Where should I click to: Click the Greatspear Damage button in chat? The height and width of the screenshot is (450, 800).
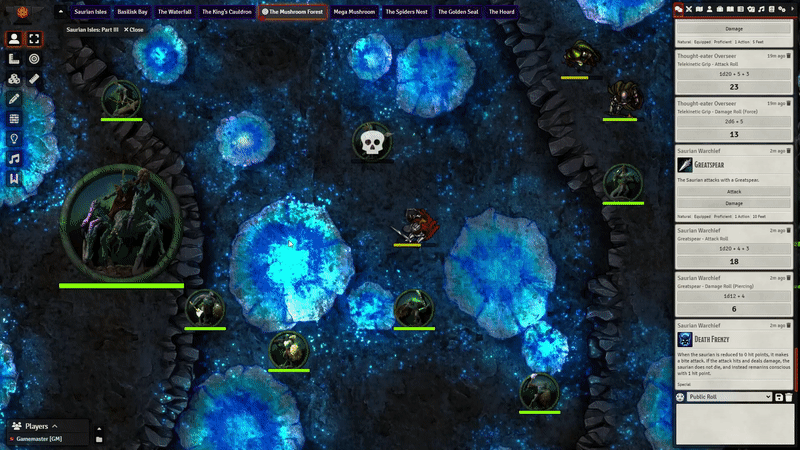coord(734,202)
